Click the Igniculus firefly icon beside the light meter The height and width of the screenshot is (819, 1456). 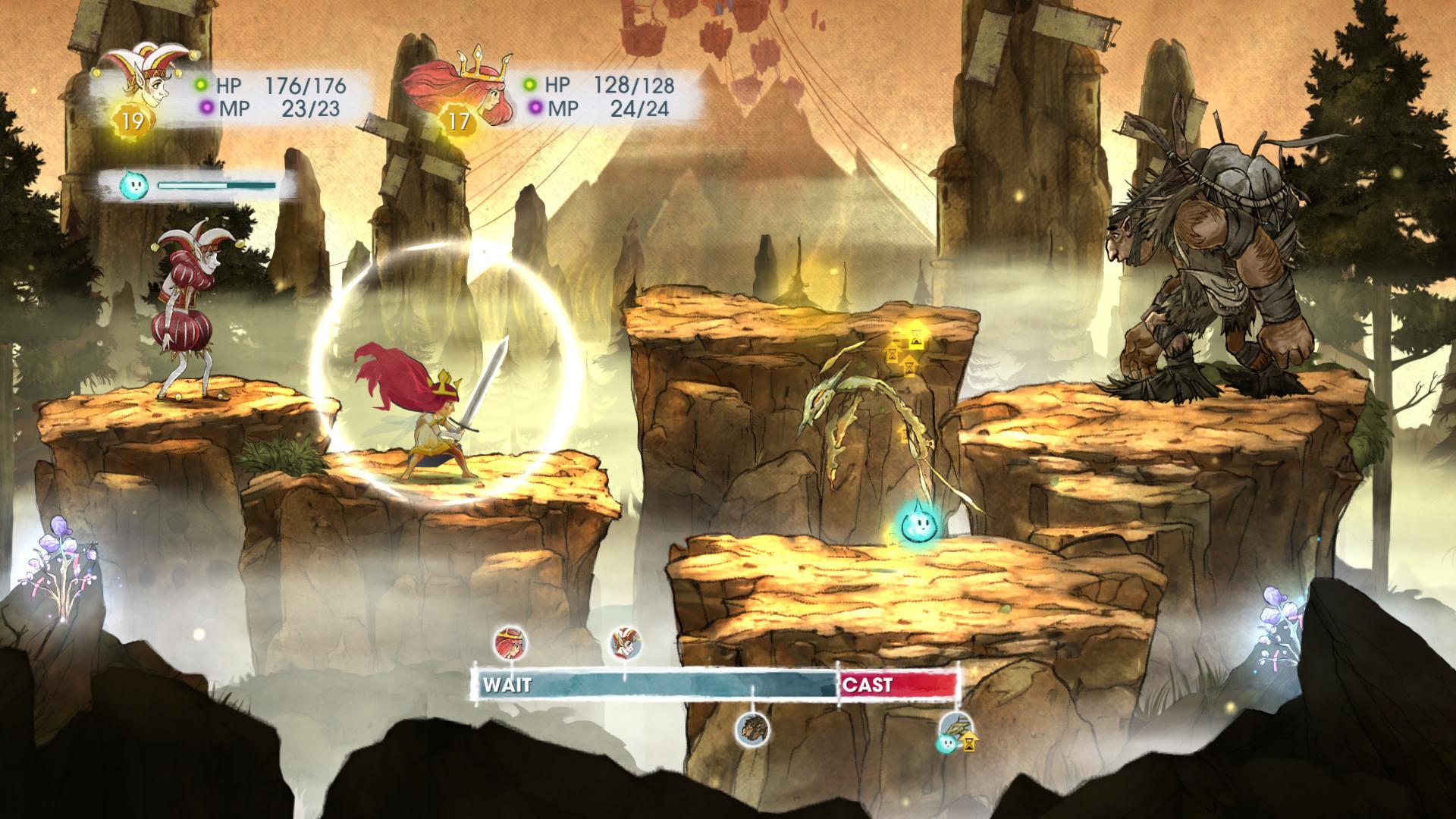tap(132, 185)
